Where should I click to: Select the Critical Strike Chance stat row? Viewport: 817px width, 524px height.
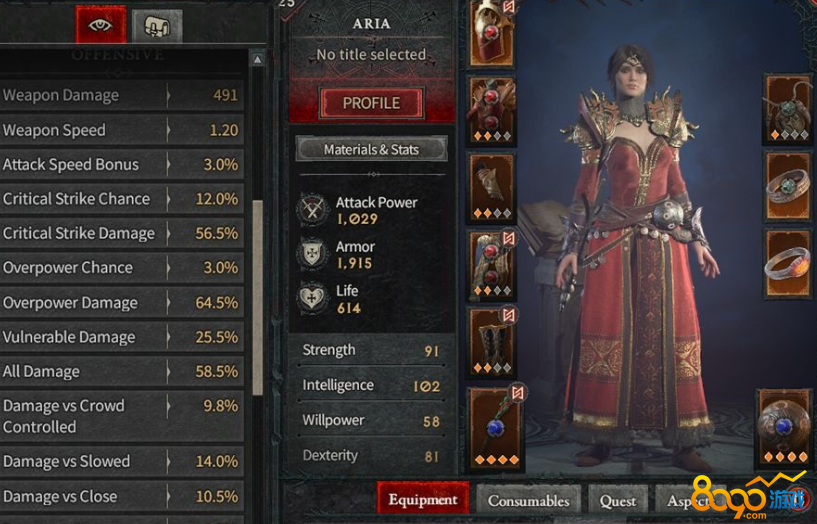[120, 199]
